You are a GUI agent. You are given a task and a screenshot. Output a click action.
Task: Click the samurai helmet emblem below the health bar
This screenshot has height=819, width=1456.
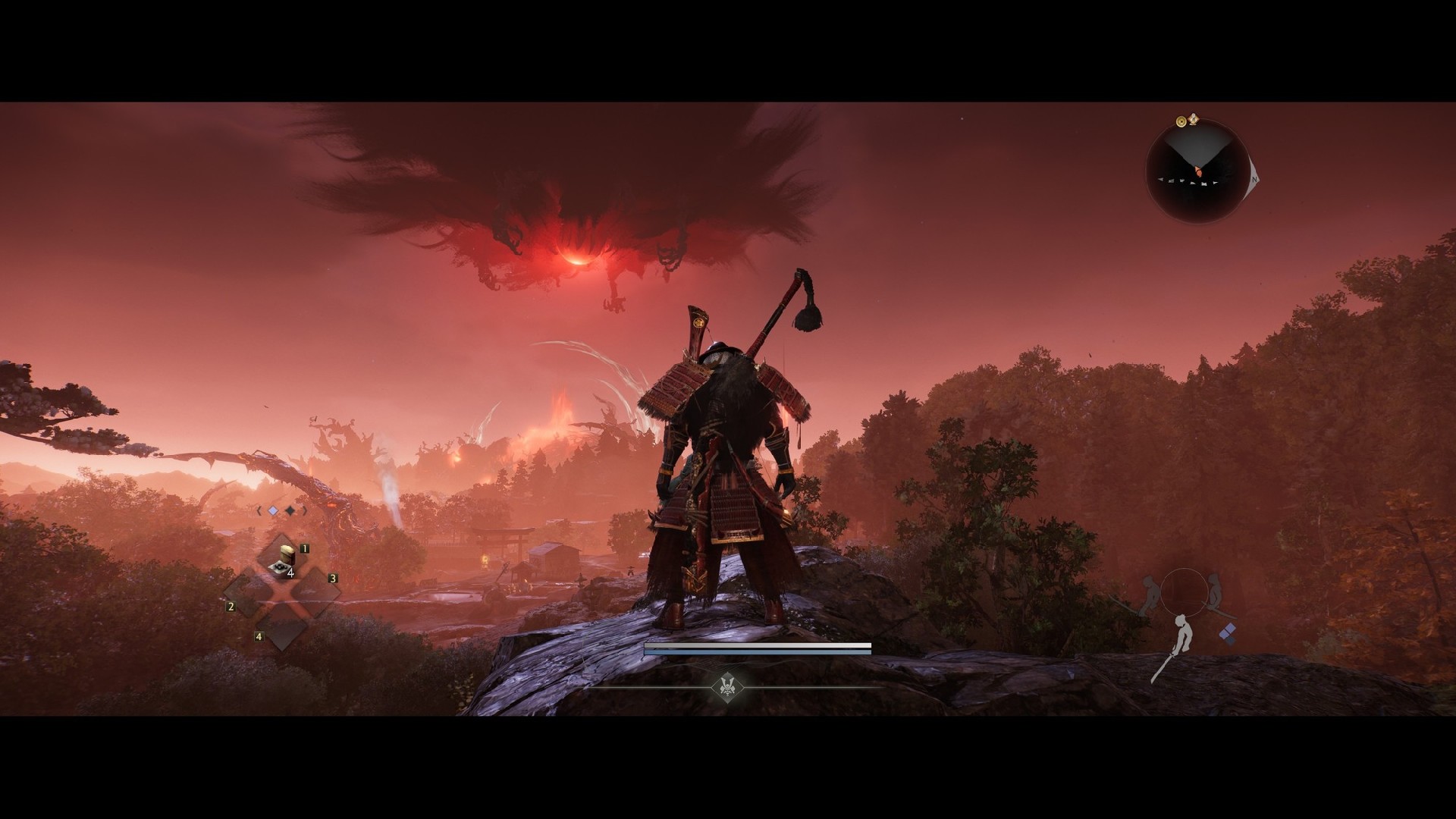coord(726,686)
